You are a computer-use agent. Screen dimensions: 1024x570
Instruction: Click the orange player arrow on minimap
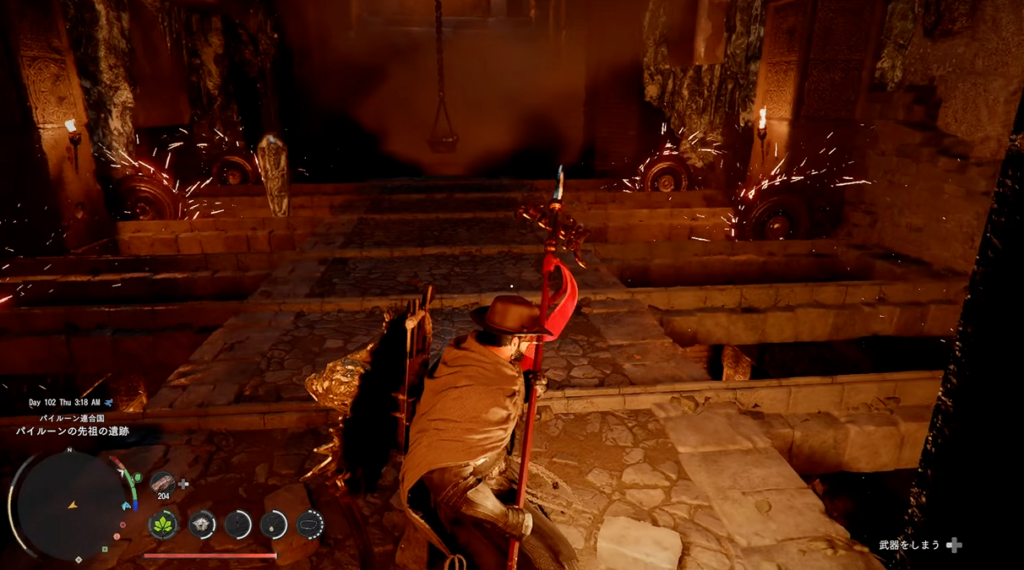coord(72,506)
